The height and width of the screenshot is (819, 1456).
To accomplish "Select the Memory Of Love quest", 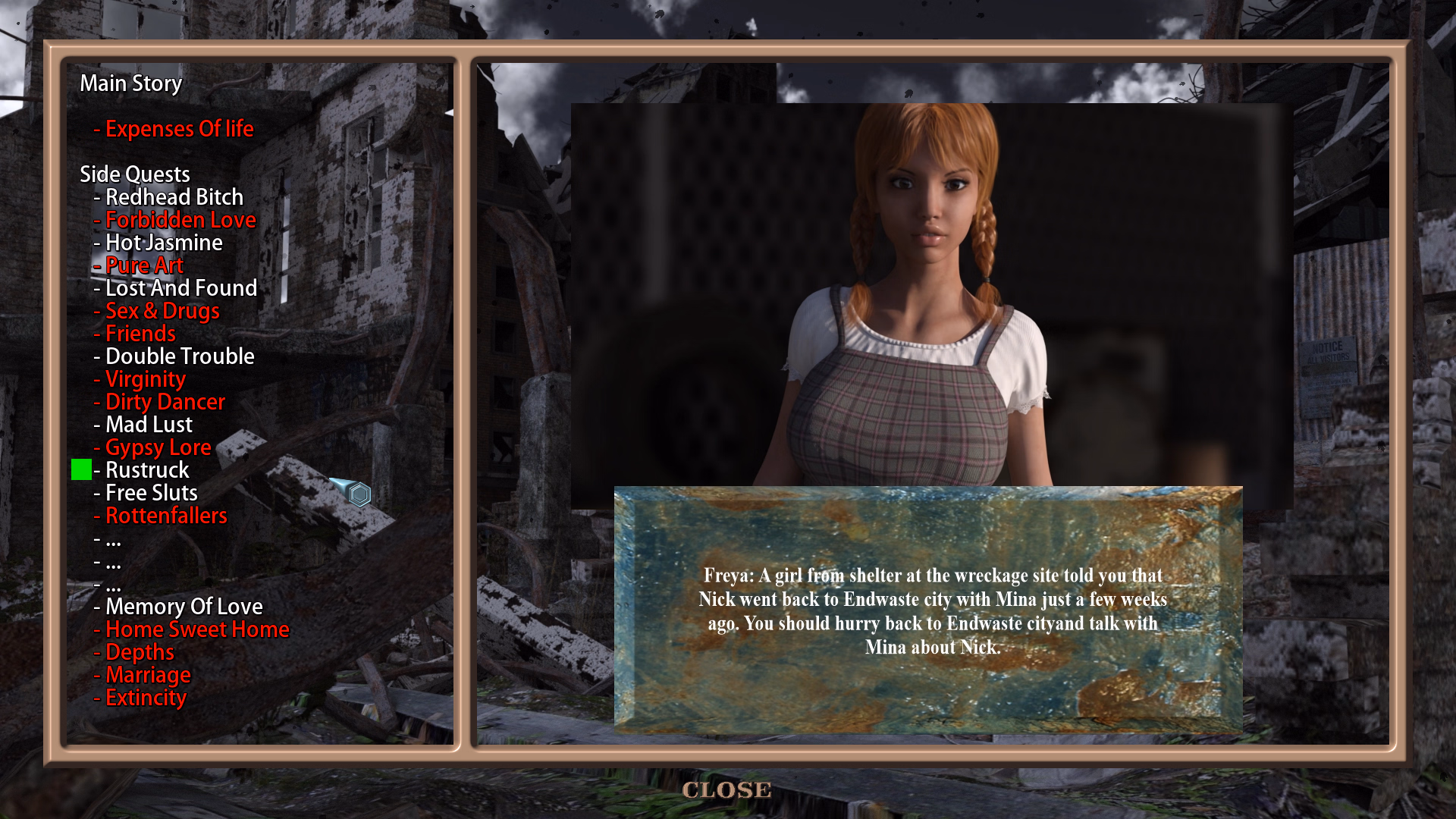I will pos(184,607).
